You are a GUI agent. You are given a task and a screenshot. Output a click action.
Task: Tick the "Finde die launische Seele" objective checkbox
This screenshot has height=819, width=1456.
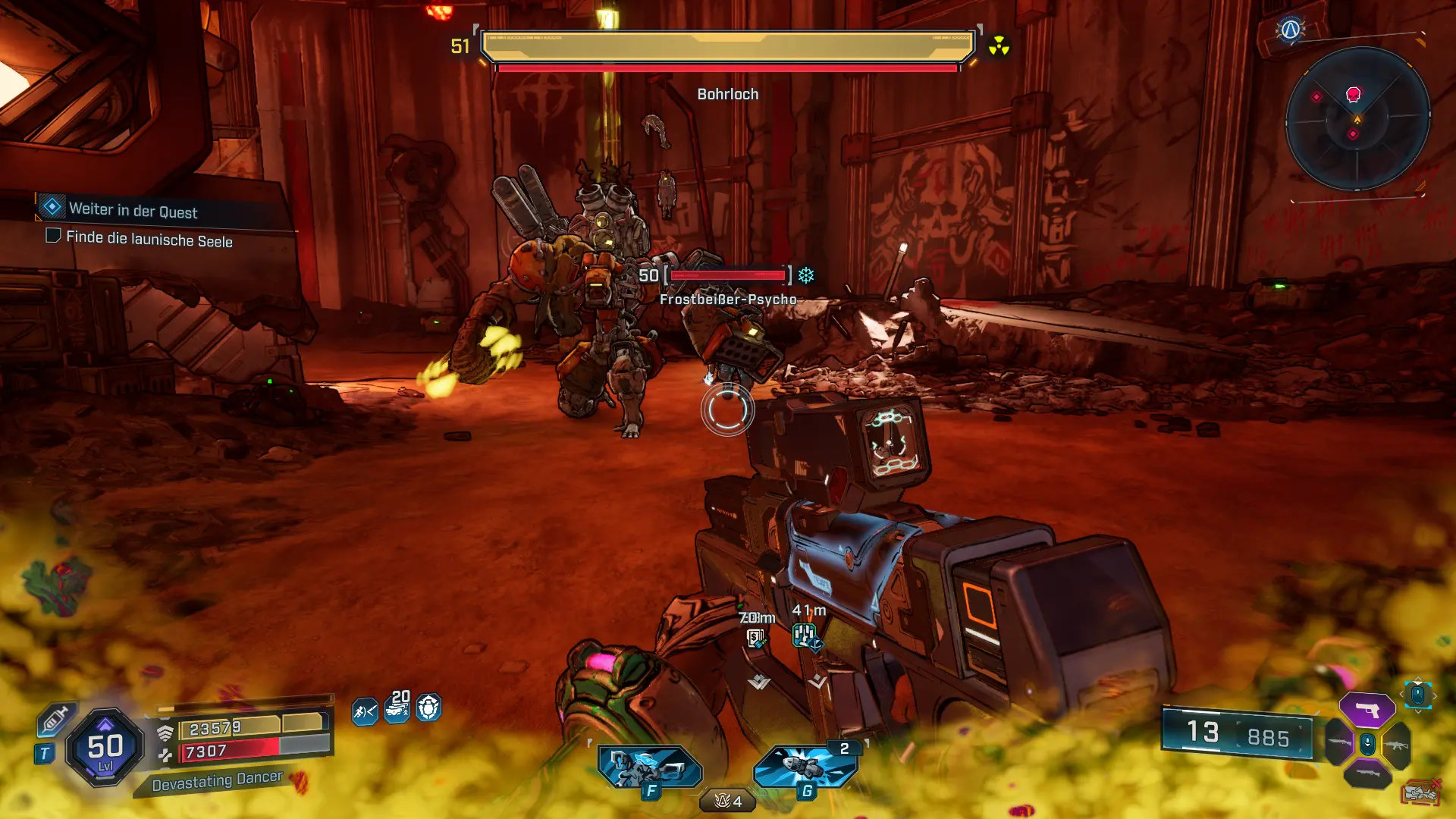pos(53,236)
